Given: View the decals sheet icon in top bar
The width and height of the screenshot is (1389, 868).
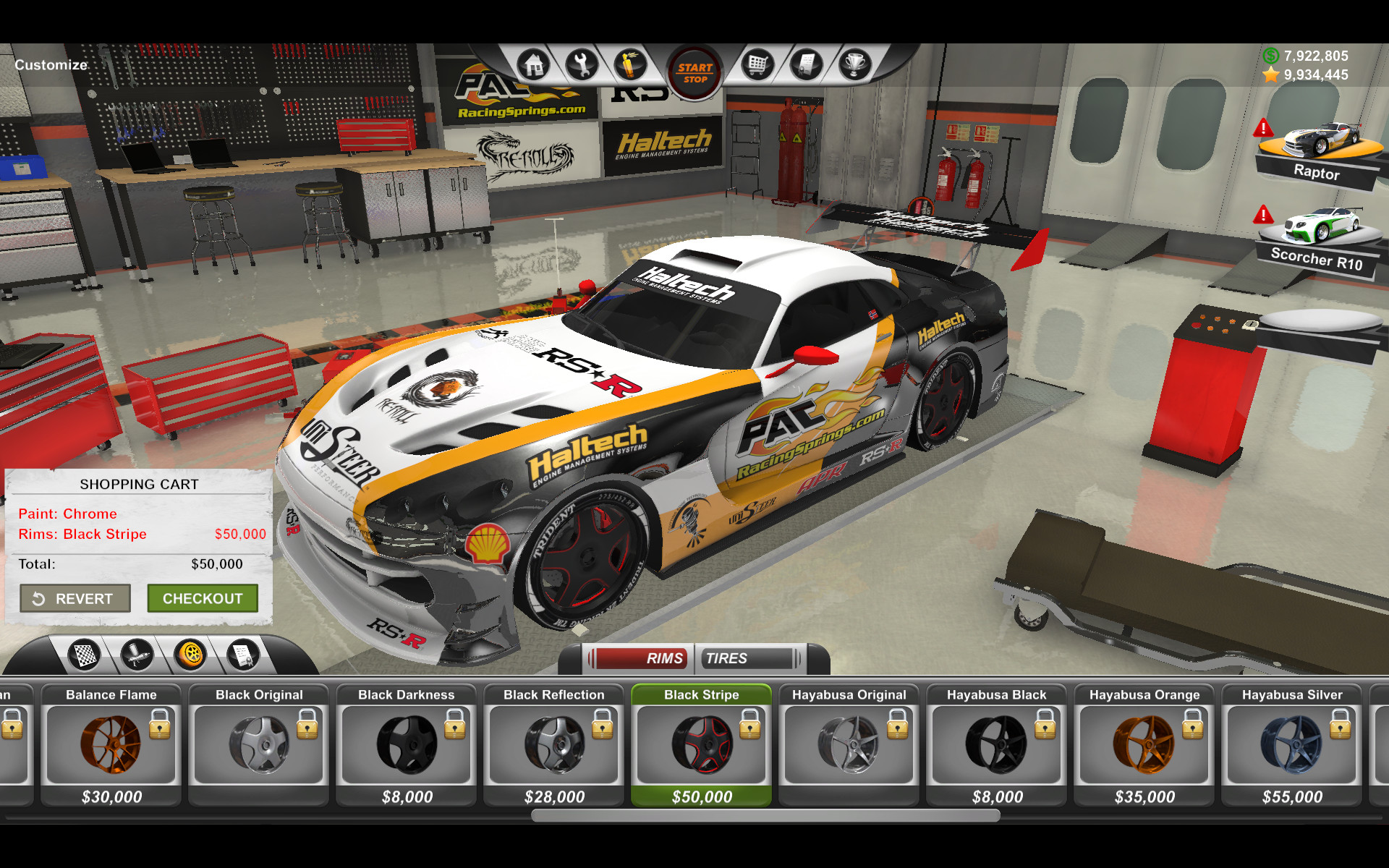Looking at the screenshot, I should pyautogui.click(x=806, y=64).
